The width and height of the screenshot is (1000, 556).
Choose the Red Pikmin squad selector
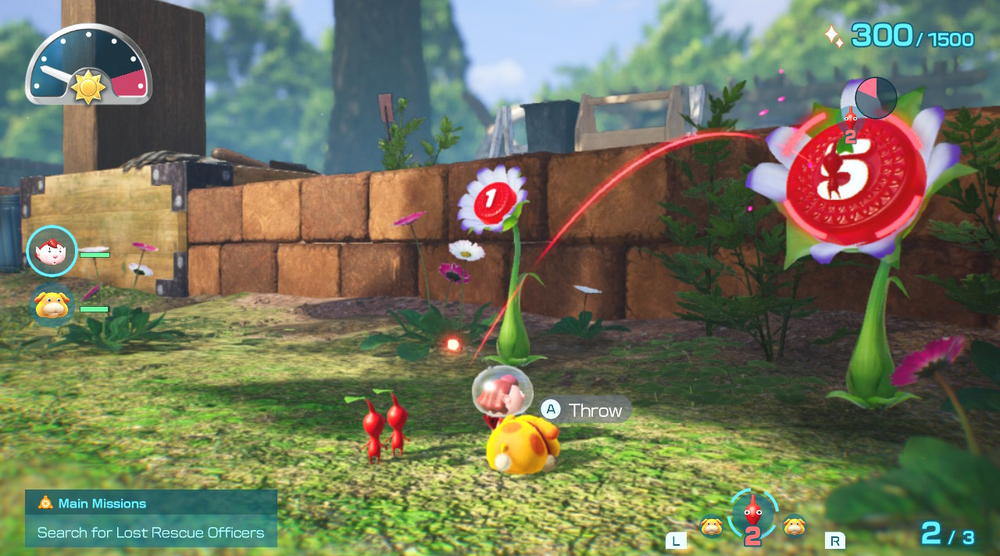pyautogui.click(x=752, y=513)
